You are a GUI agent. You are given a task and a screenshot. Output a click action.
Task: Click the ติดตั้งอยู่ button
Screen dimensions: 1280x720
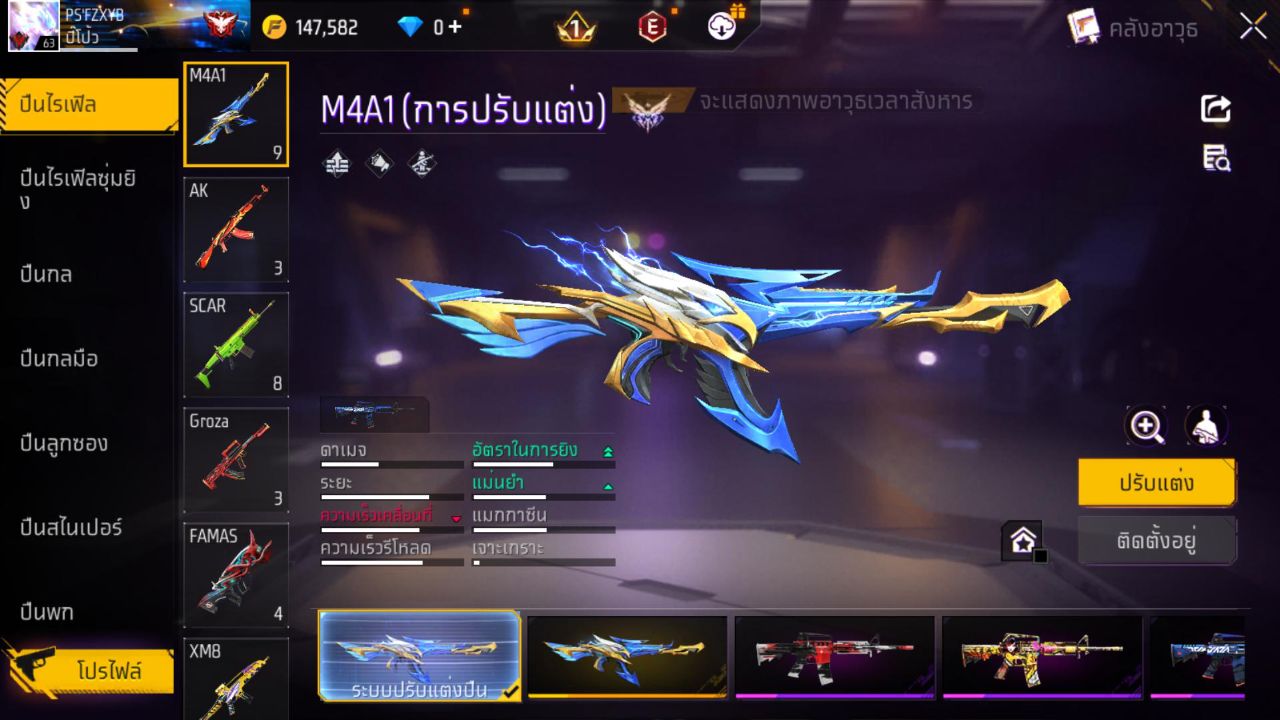(1156, 541)
